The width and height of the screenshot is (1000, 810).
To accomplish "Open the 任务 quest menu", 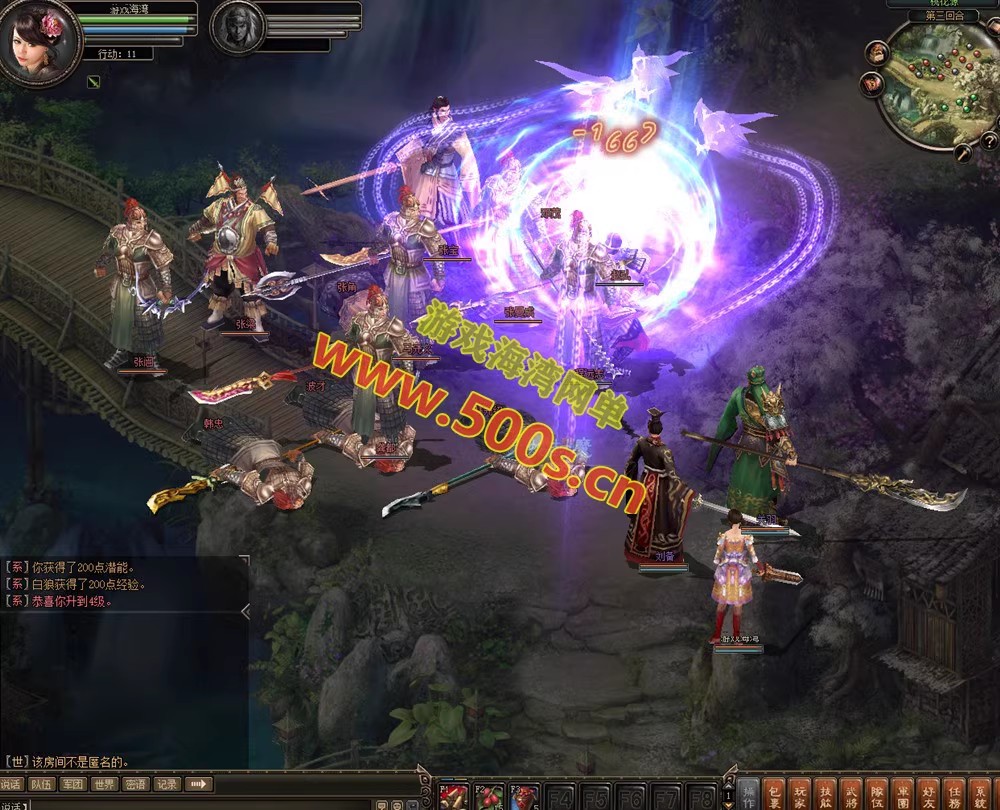I will tap(955, 794).
